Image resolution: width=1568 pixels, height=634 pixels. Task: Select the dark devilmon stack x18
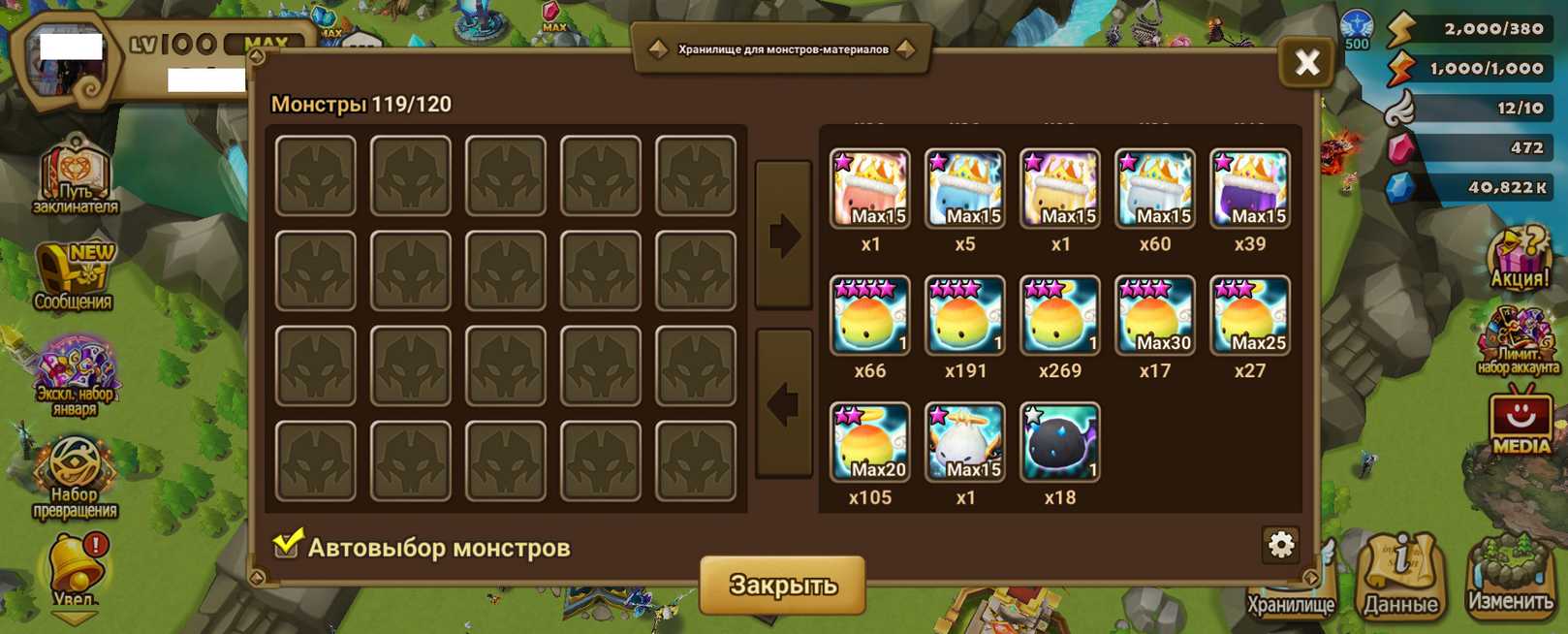pyautogui.click(x=1059, y=442)
